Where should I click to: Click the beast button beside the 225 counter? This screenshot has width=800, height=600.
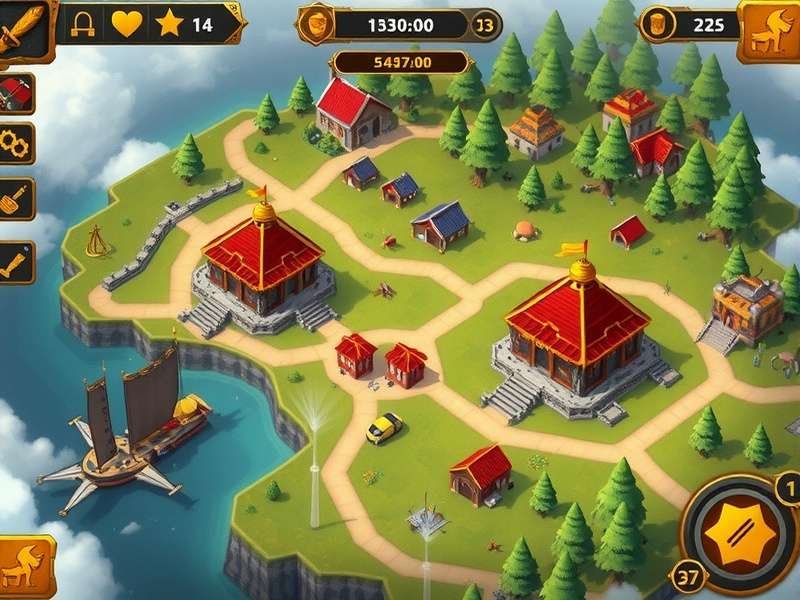(770, 28)
